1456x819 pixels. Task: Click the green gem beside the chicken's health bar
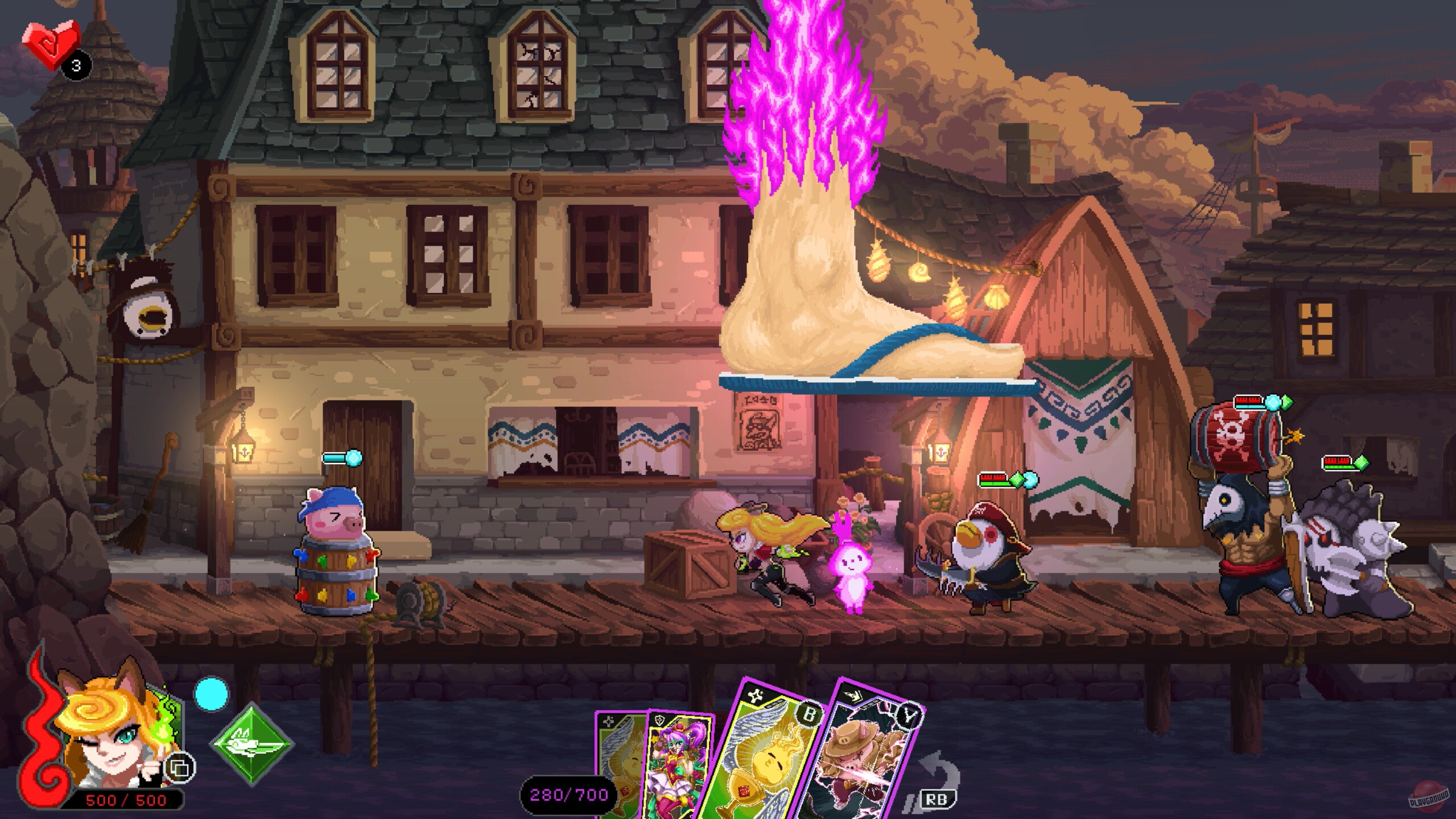[x=1017, y=479]
